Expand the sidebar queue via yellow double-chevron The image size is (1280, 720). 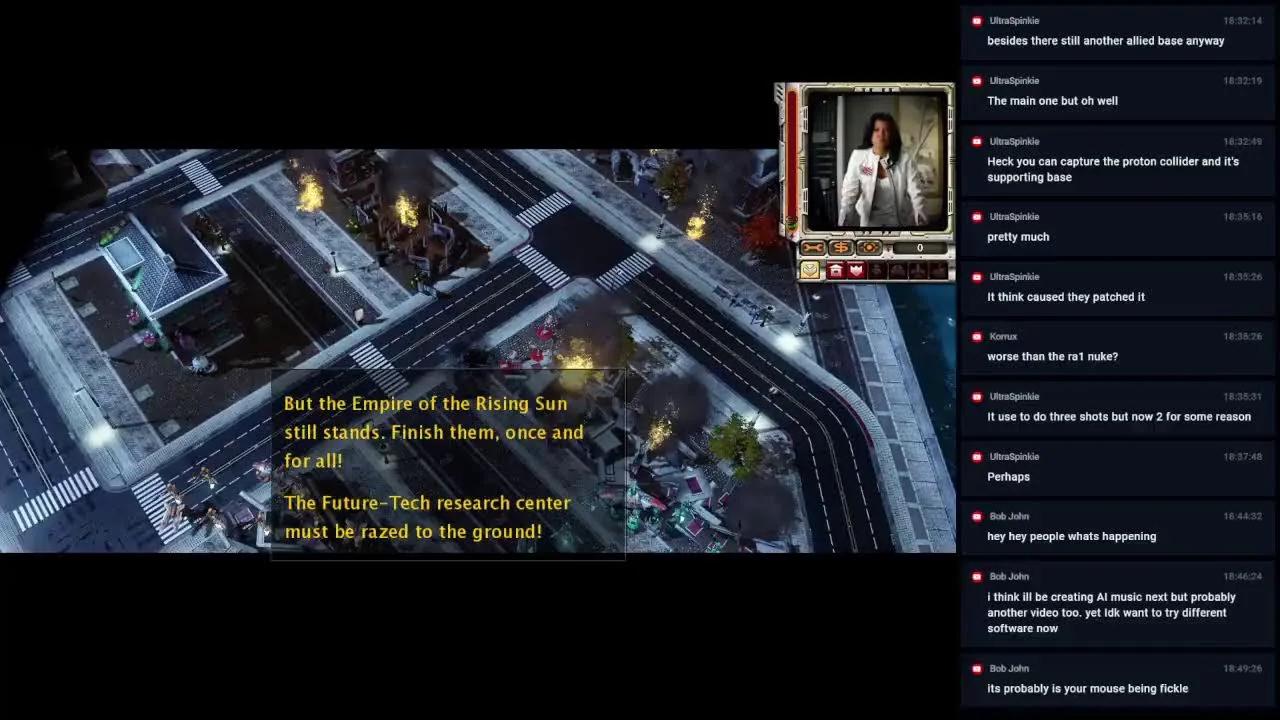(x=810, y=269)
